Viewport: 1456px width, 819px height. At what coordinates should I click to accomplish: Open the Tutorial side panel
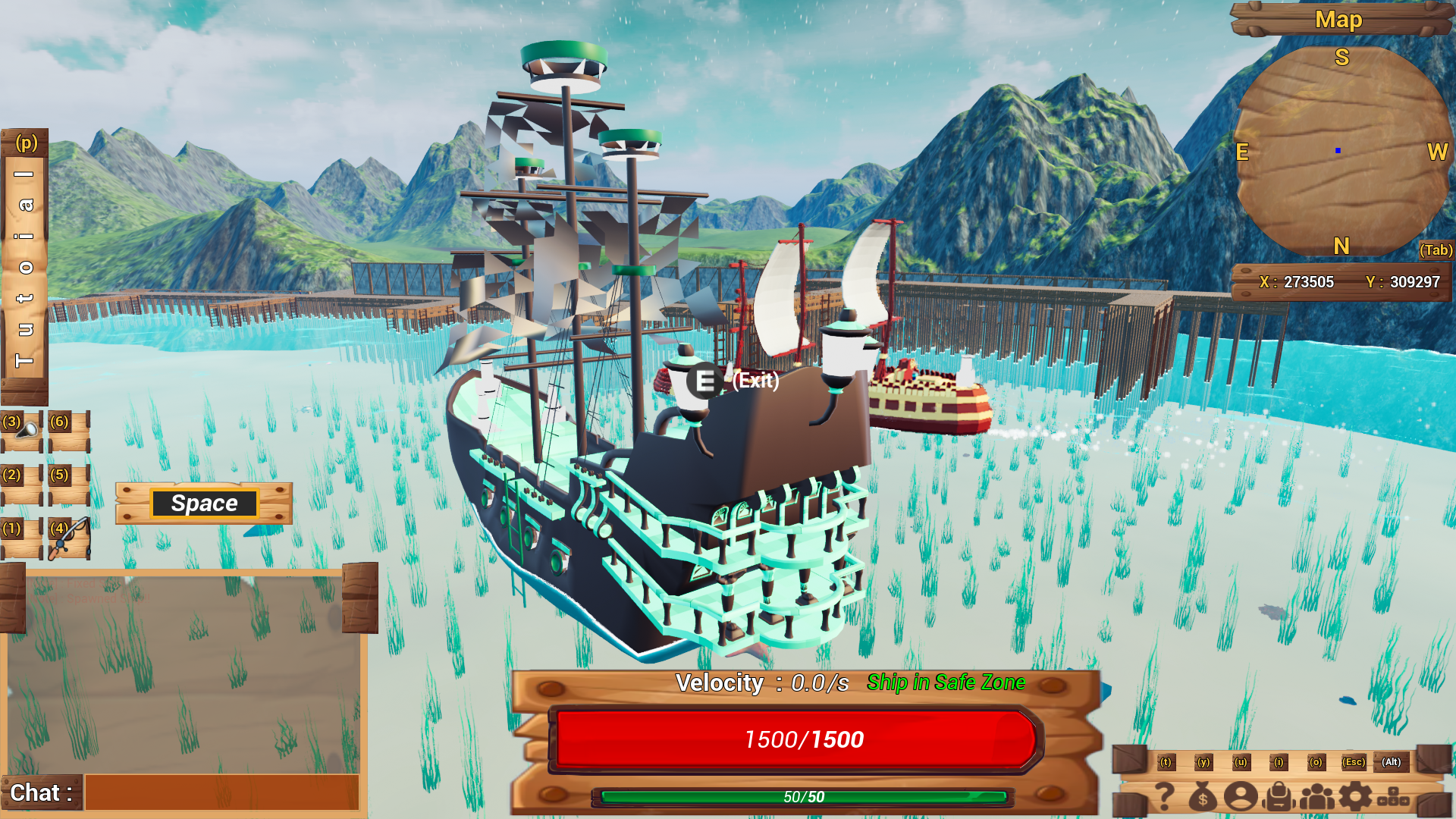[24, 265]
